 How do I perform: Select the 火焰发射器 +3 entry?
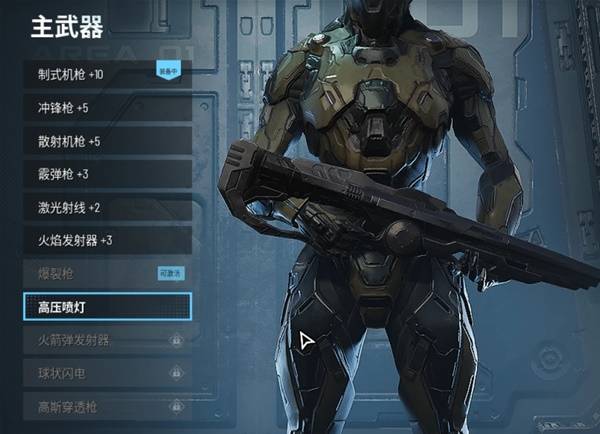coord(105,240)
